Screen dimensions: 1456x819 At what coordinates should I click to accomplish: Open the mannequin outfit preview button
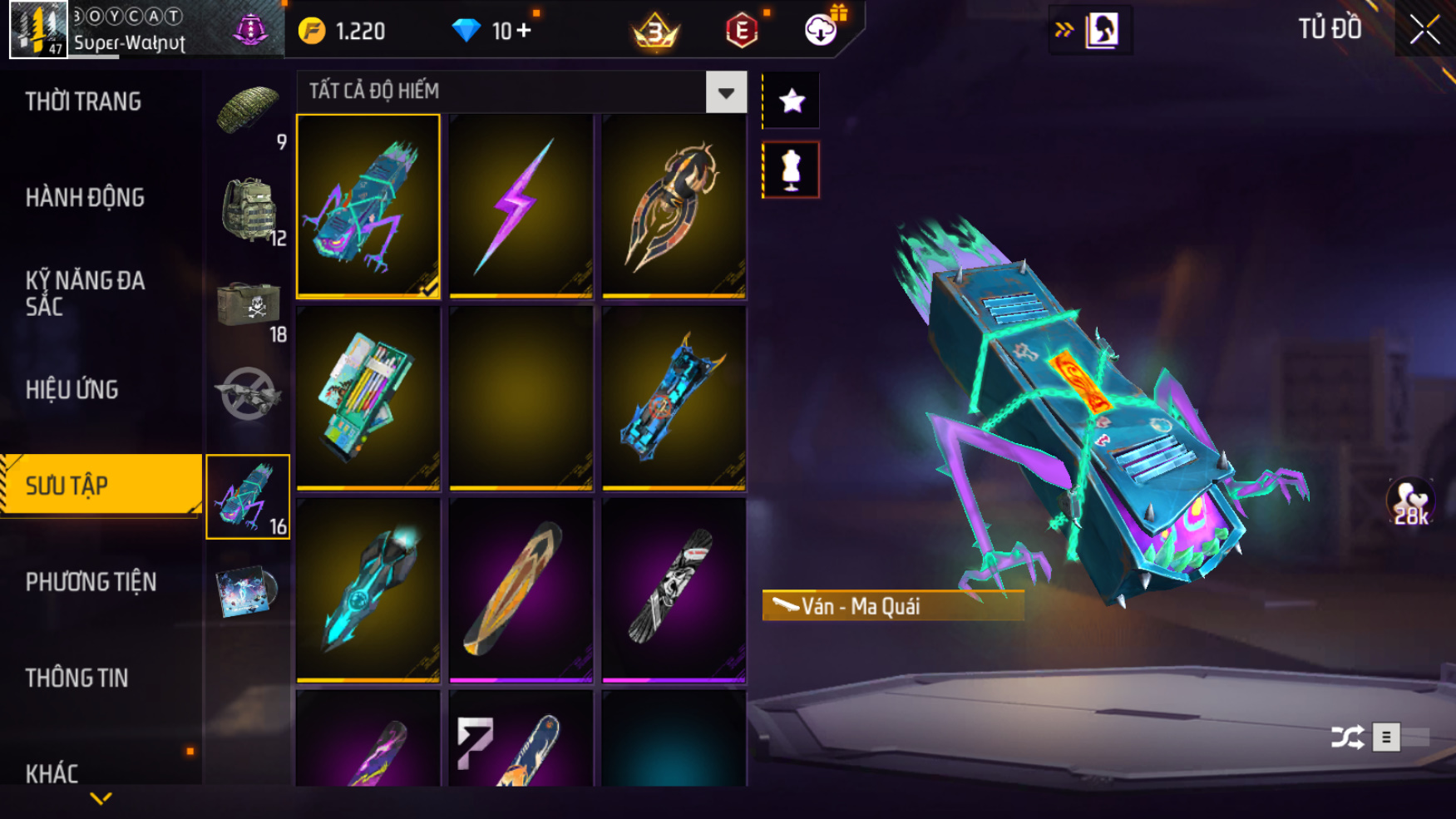791,170
